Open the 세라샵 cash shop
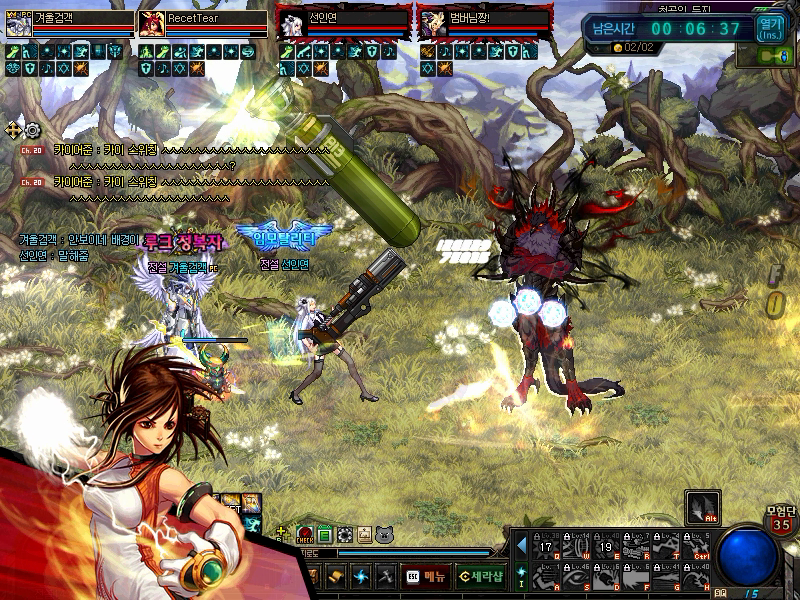 pos(480,576)
